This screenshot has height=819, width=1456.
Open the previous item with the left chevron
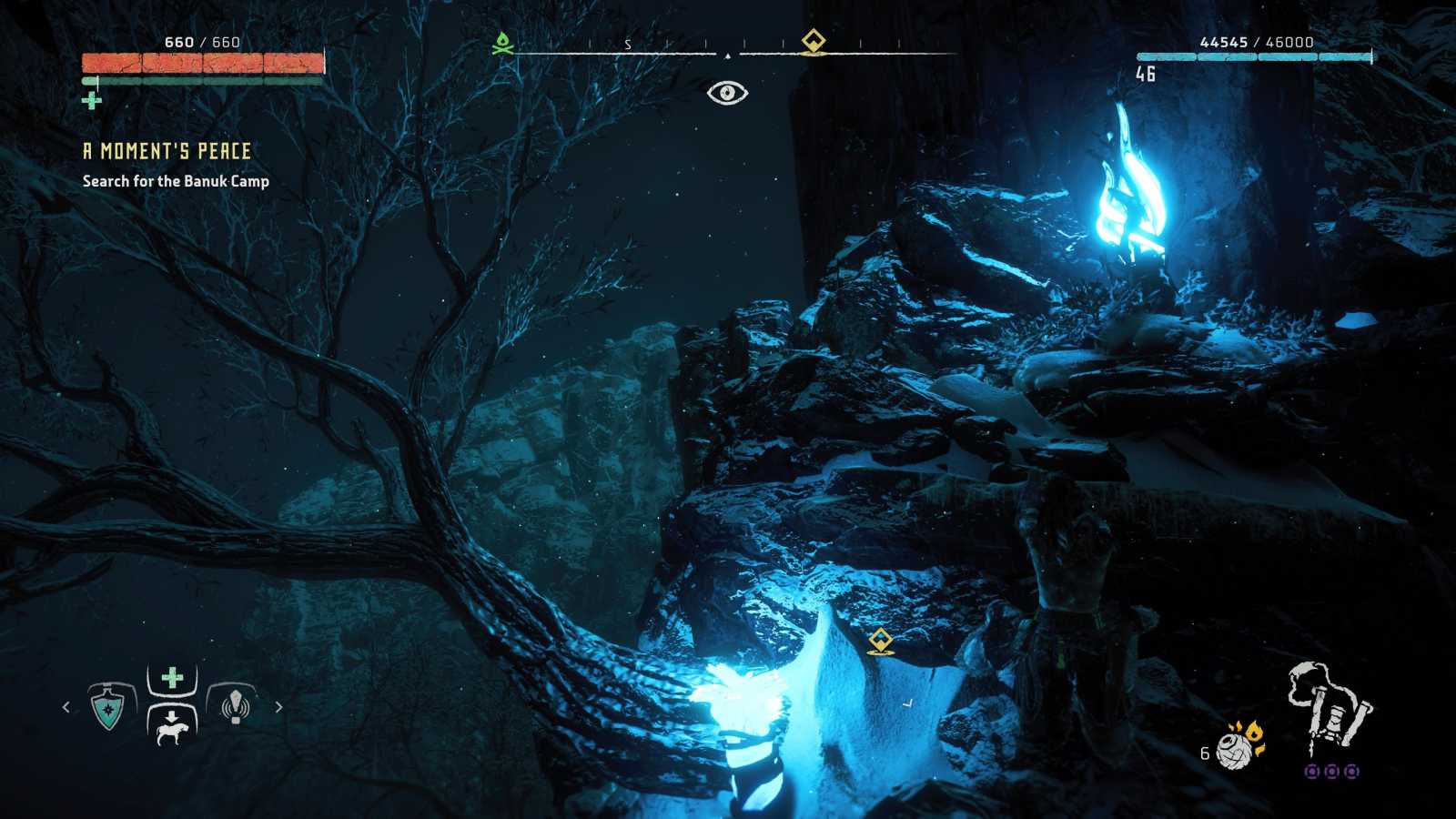pos(66,705)
